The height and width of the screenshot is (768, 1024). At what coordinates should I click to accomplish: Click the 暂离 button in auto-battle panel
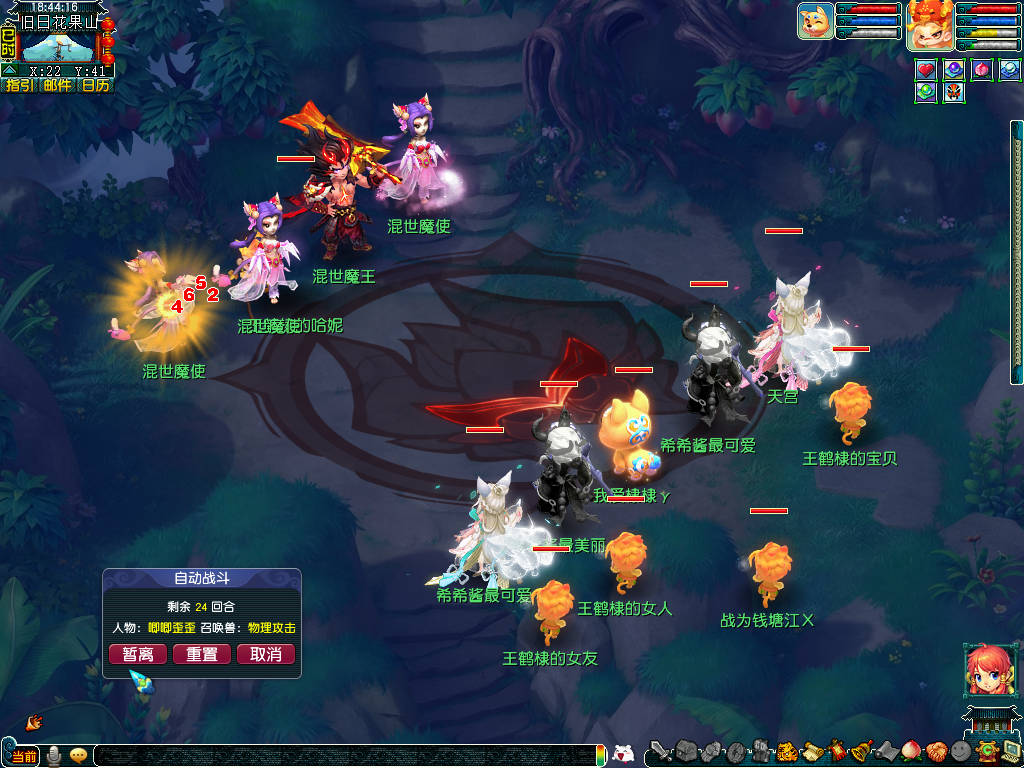point(138,655)
